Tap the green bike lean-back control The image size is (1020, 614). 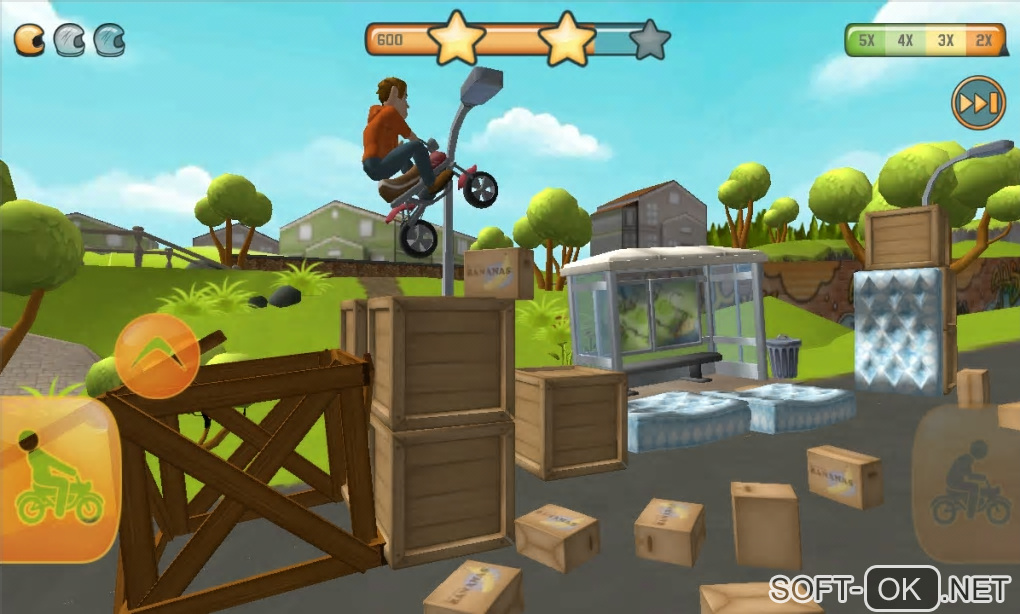[x=58, y=480]
